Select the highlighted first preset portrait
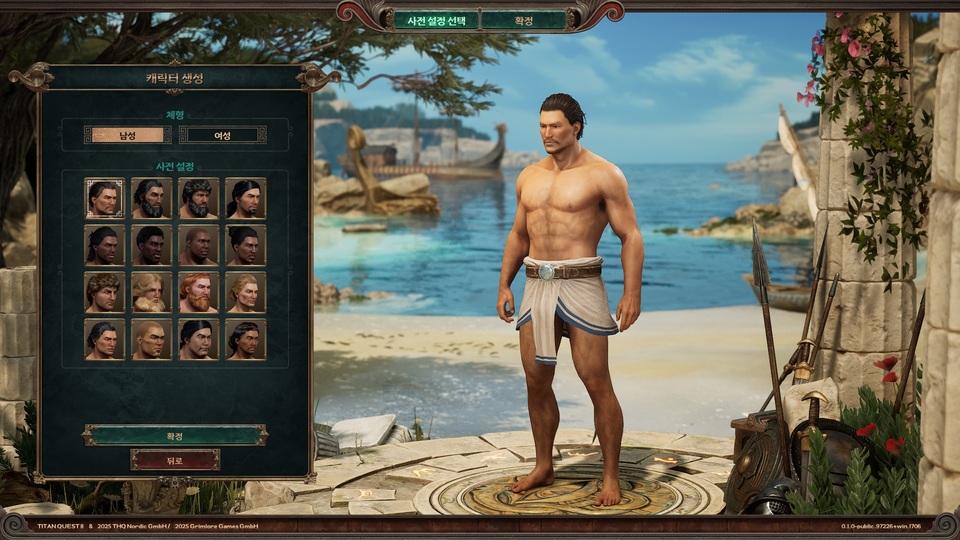 pyautogui.click(x=104, y=198)
